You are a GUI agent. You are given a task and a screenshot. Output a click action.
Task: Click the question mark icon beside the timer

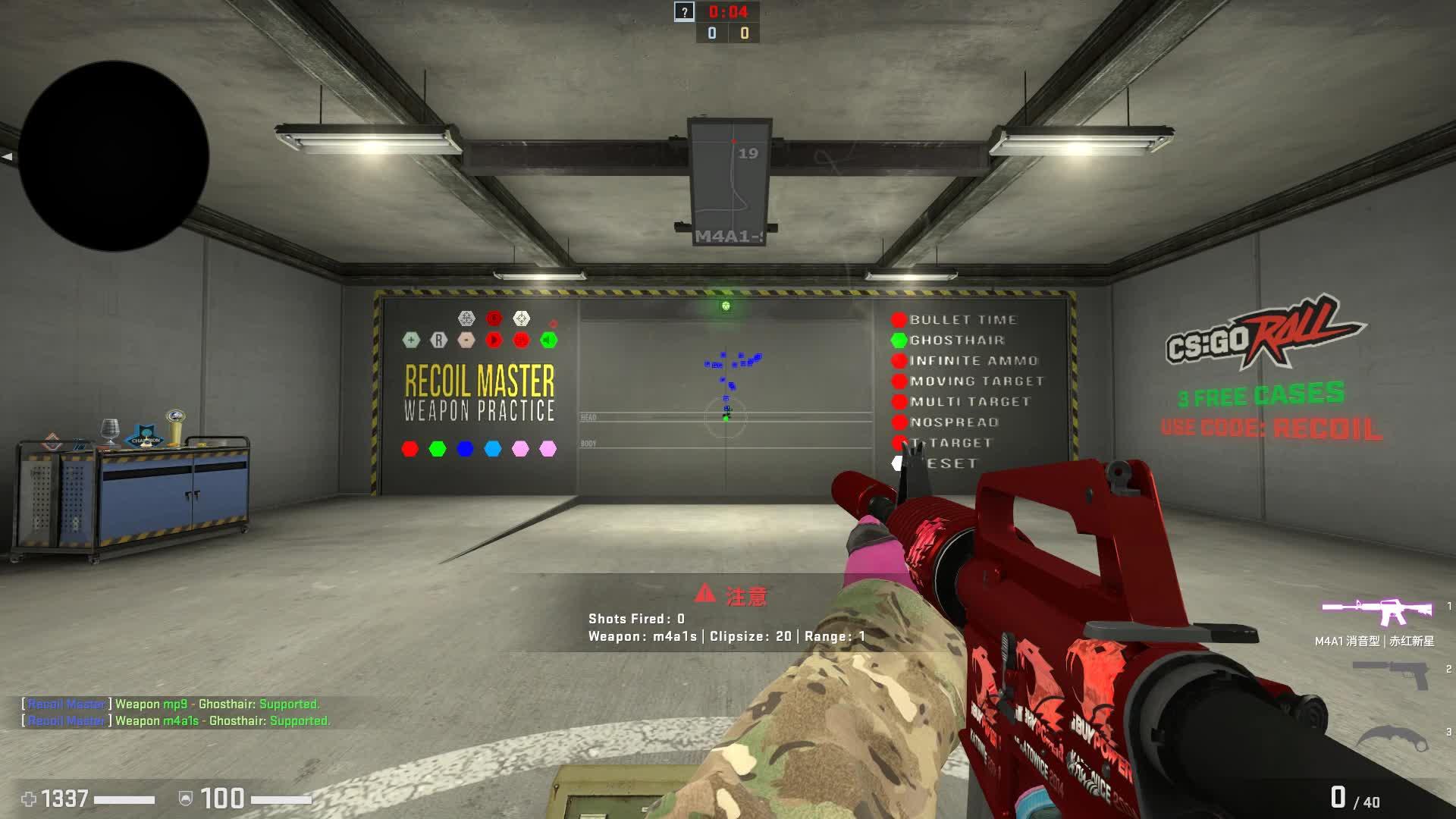point(684,11)
